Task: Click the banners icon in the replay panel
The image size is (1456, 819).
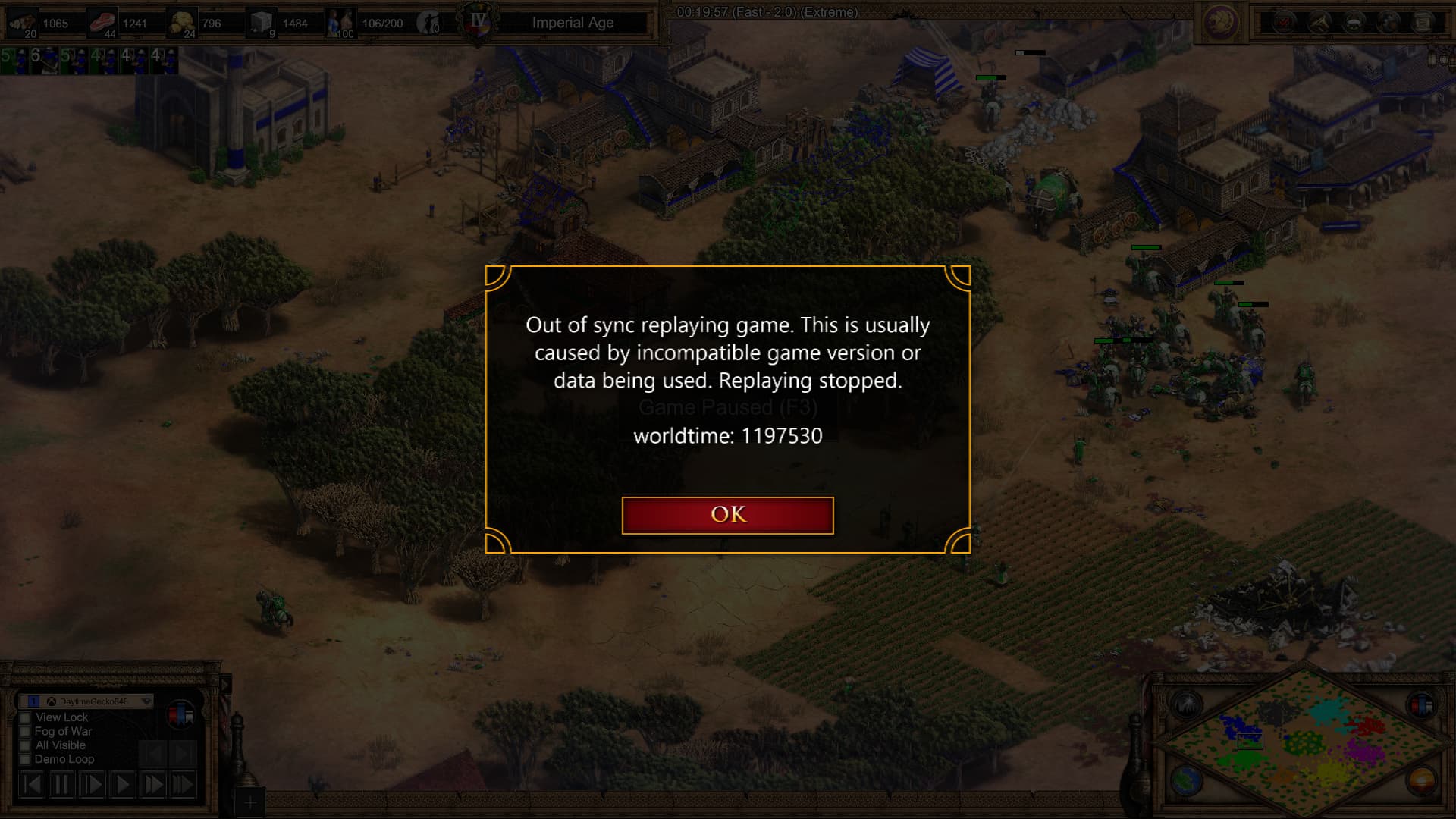Action: point(180,714)
